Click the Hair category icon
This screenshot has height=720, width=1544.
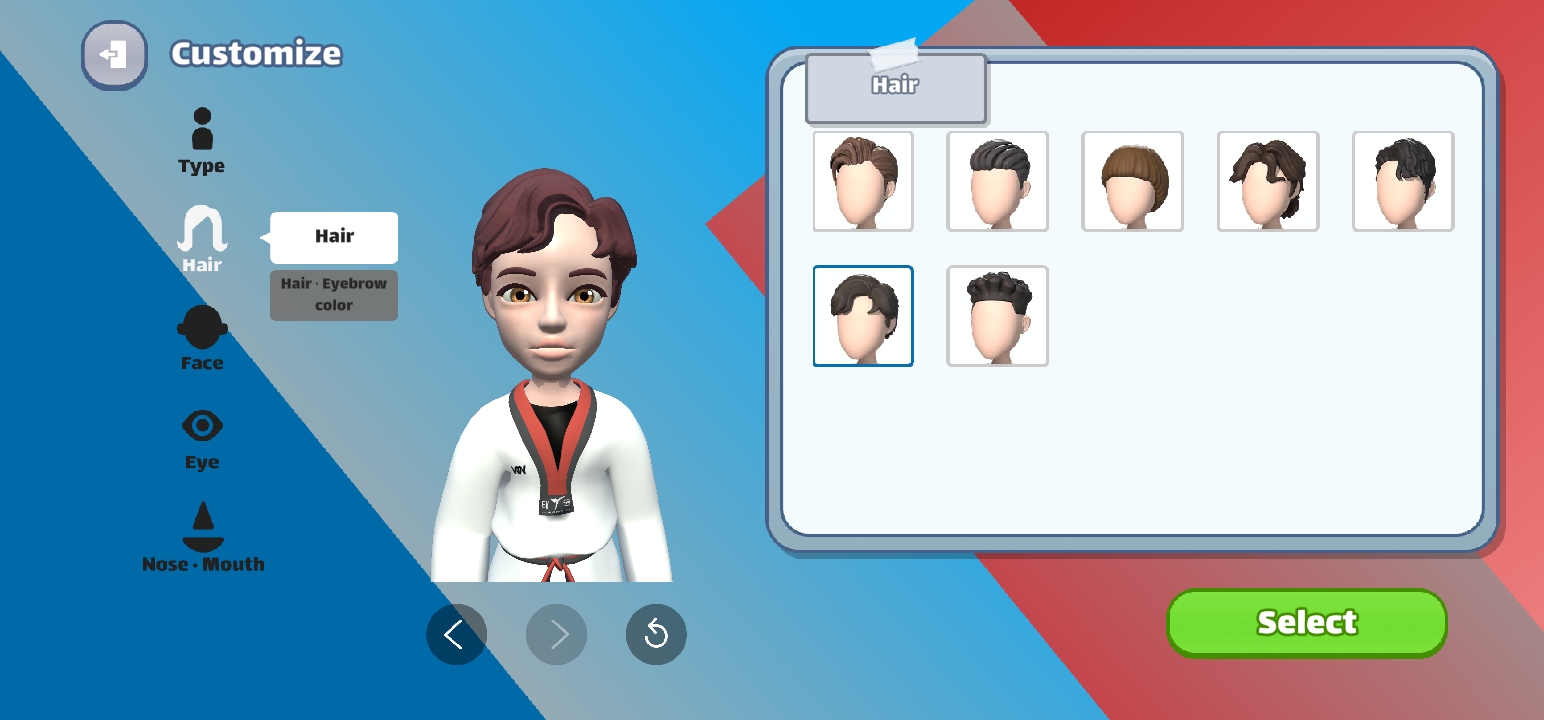coord(202,238)
